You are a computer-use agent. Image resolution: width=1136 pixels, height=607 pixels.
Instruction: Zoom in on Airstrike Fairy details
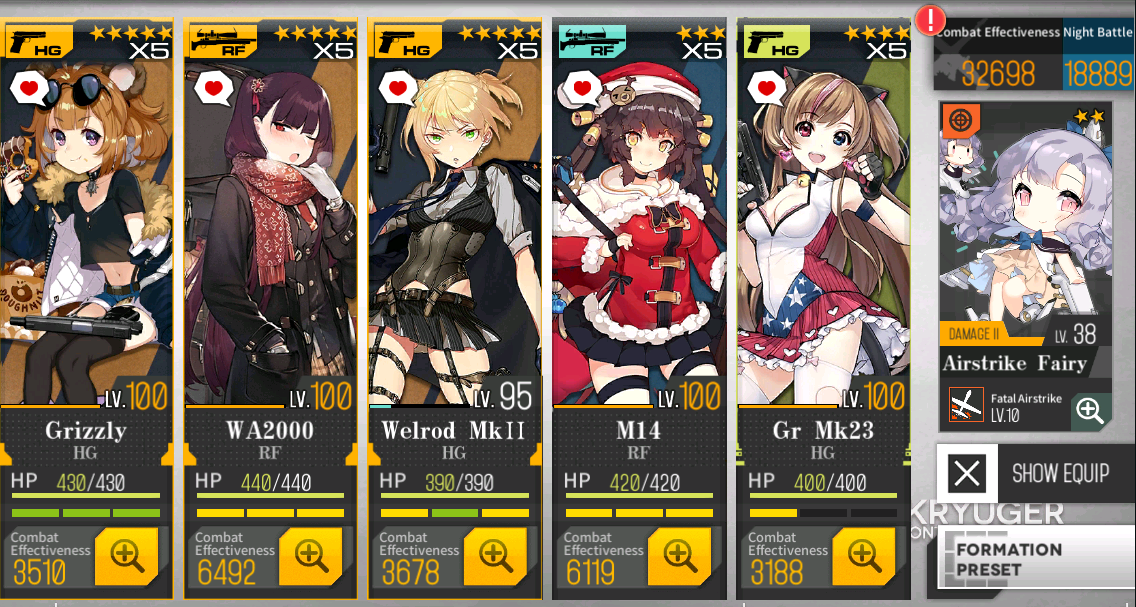tap(1090, 410)
